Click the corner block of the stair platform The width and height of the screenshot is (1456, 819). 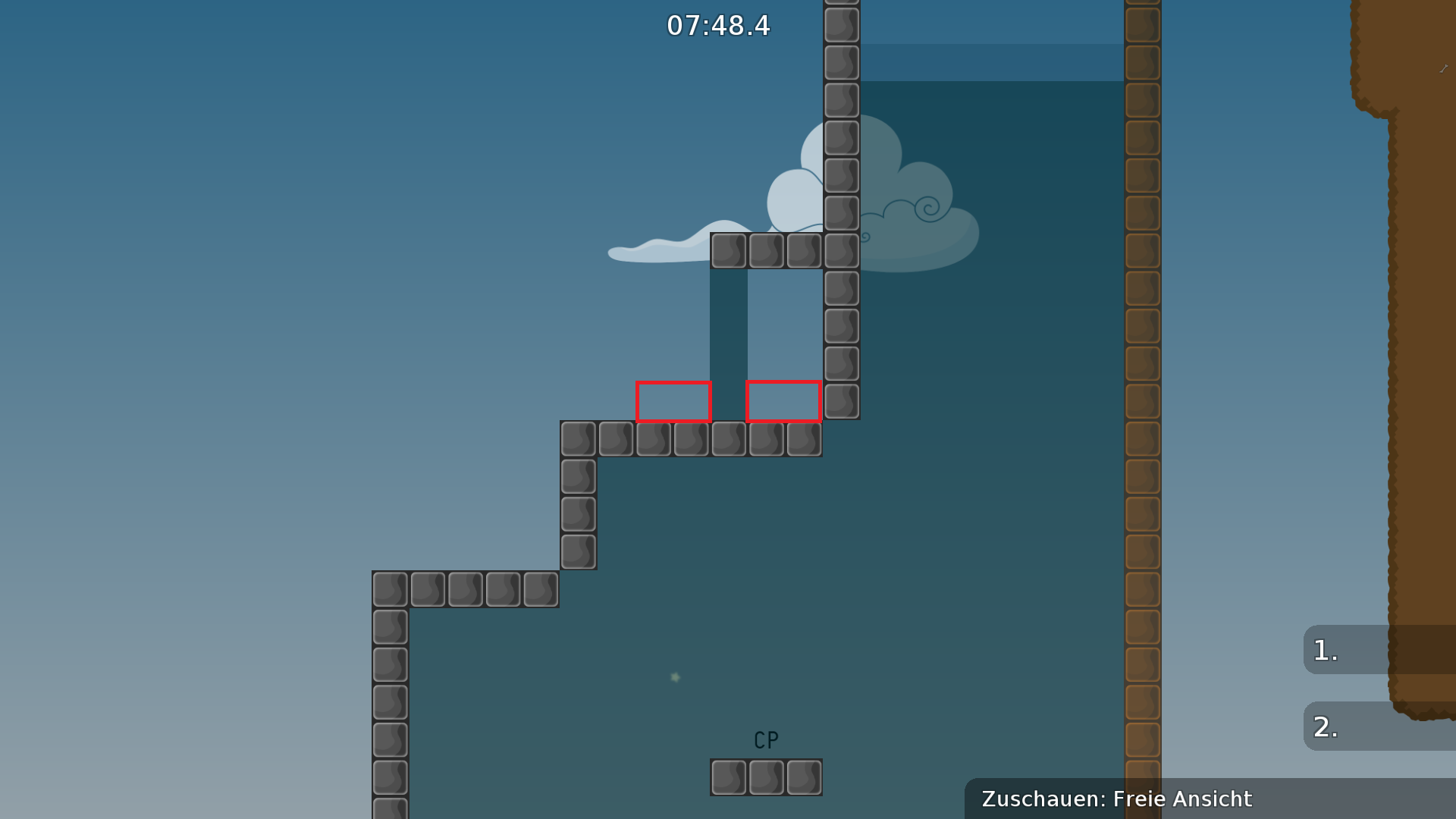pyautogui.click(x=579, y=439)
